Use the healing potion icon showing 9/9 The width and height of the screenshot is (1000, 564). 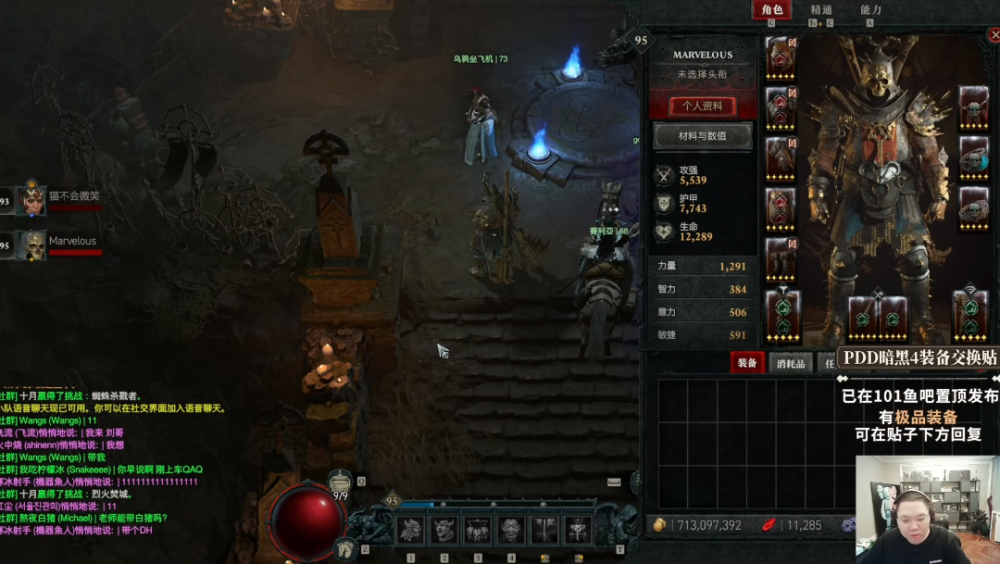click(x=341, y=481)
